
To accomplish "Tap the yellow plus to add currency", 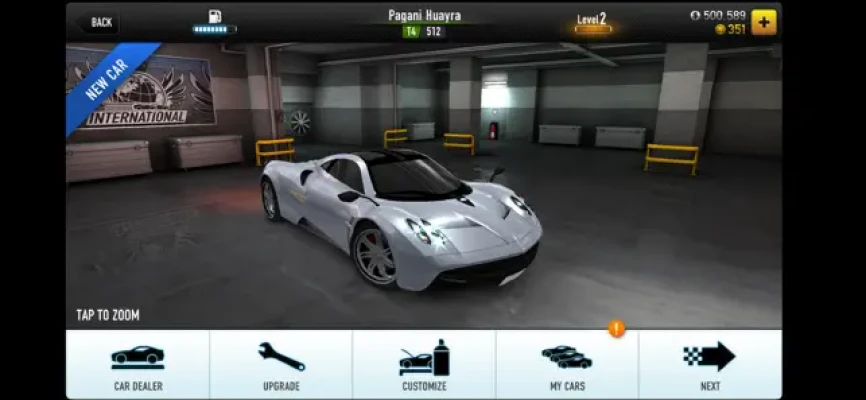I will coord(764,22).
